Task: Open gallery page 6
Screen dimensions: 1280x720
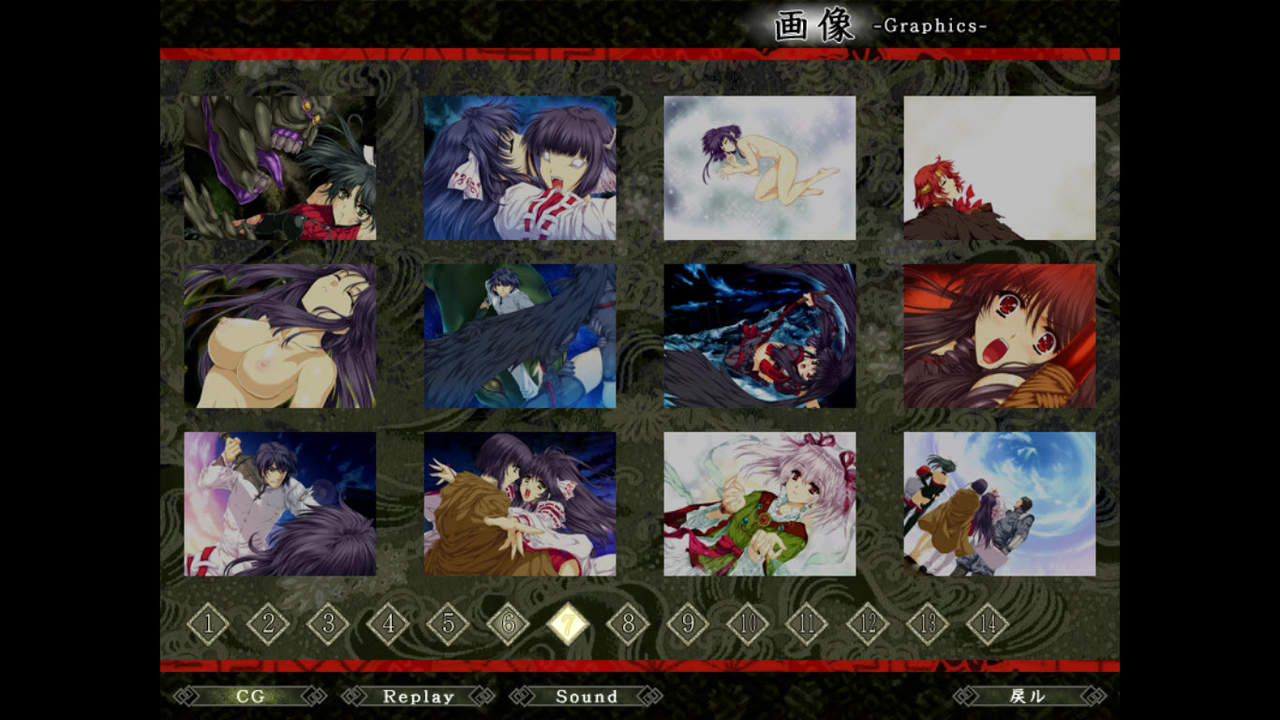Action: pos(508,625)
